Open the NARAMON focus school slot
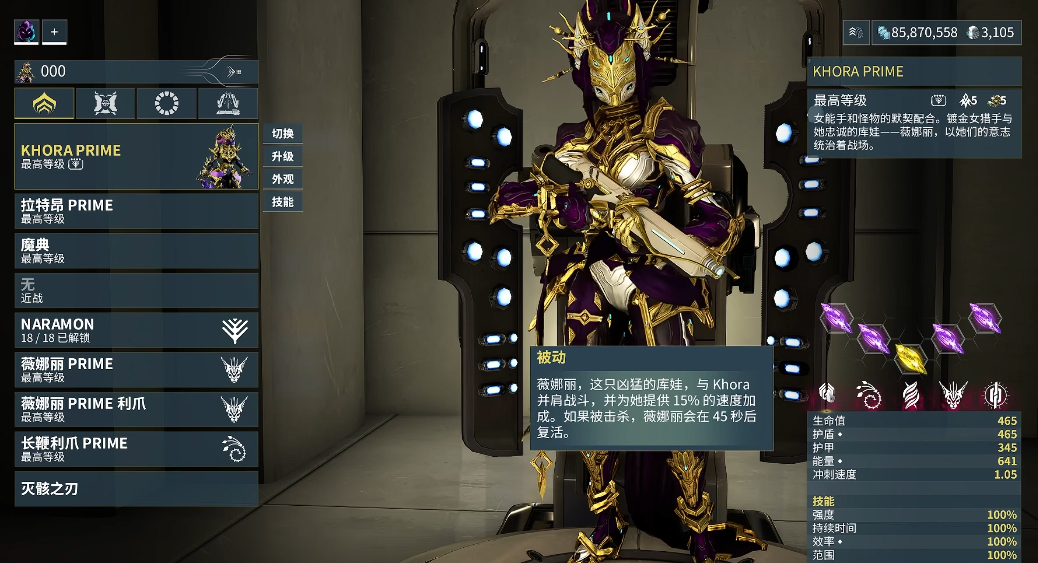This screenshot has width=1038, height=563. [x=135, y=330]
